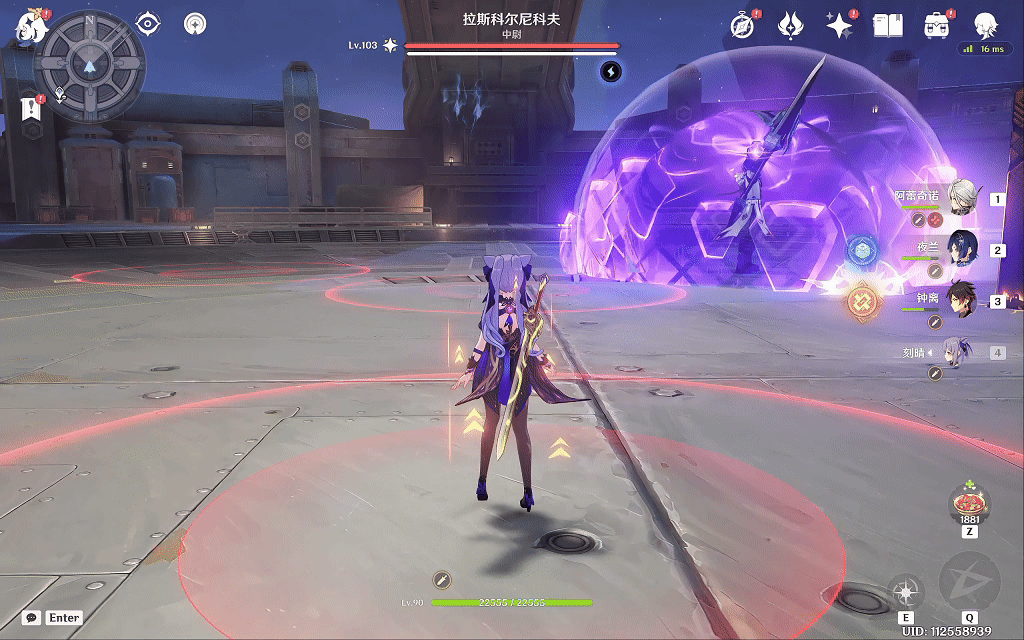Open the map via the circular minimap

[x=90, y=65]
